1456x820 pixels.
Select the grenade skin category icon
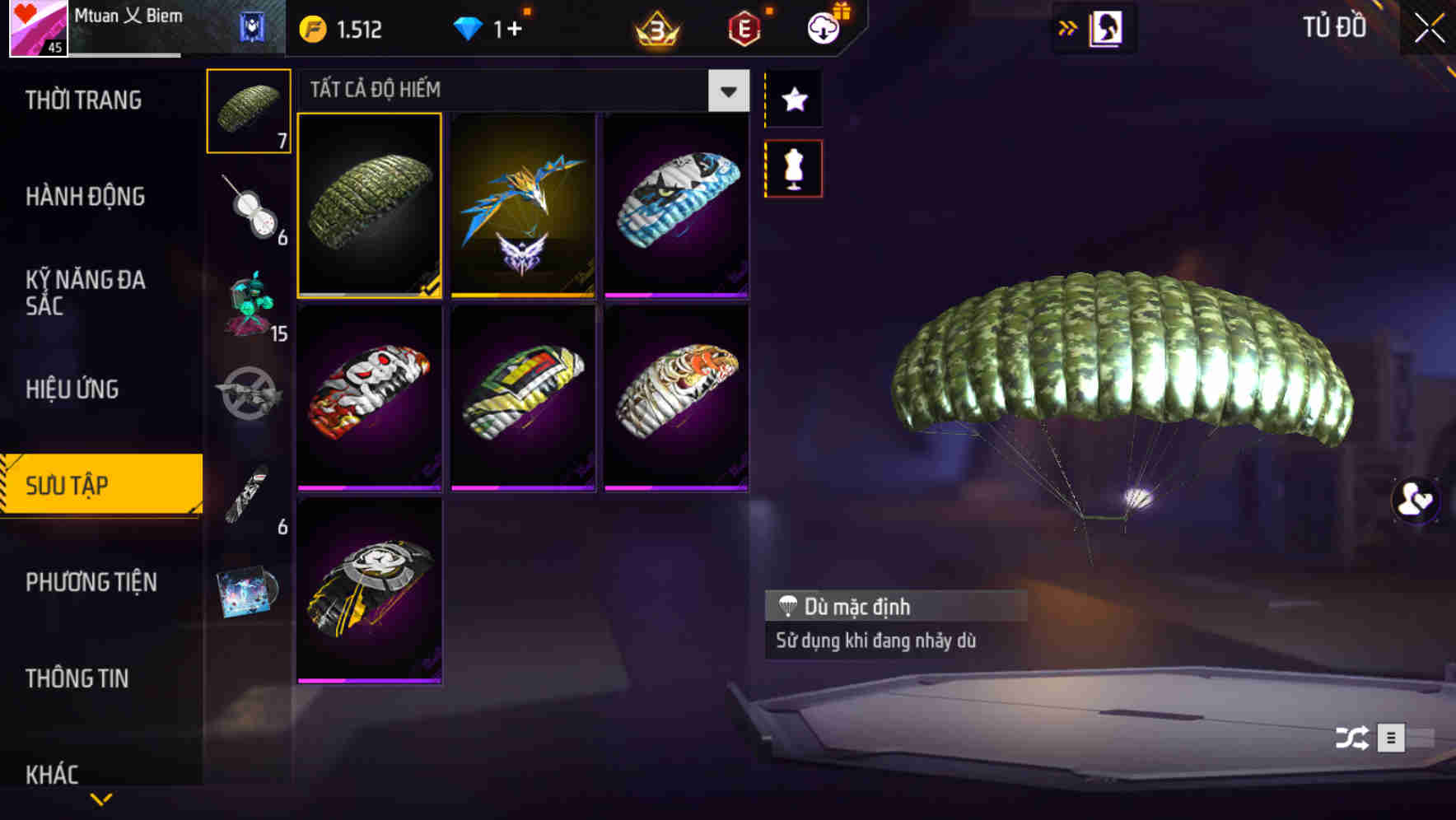[249, 210]
